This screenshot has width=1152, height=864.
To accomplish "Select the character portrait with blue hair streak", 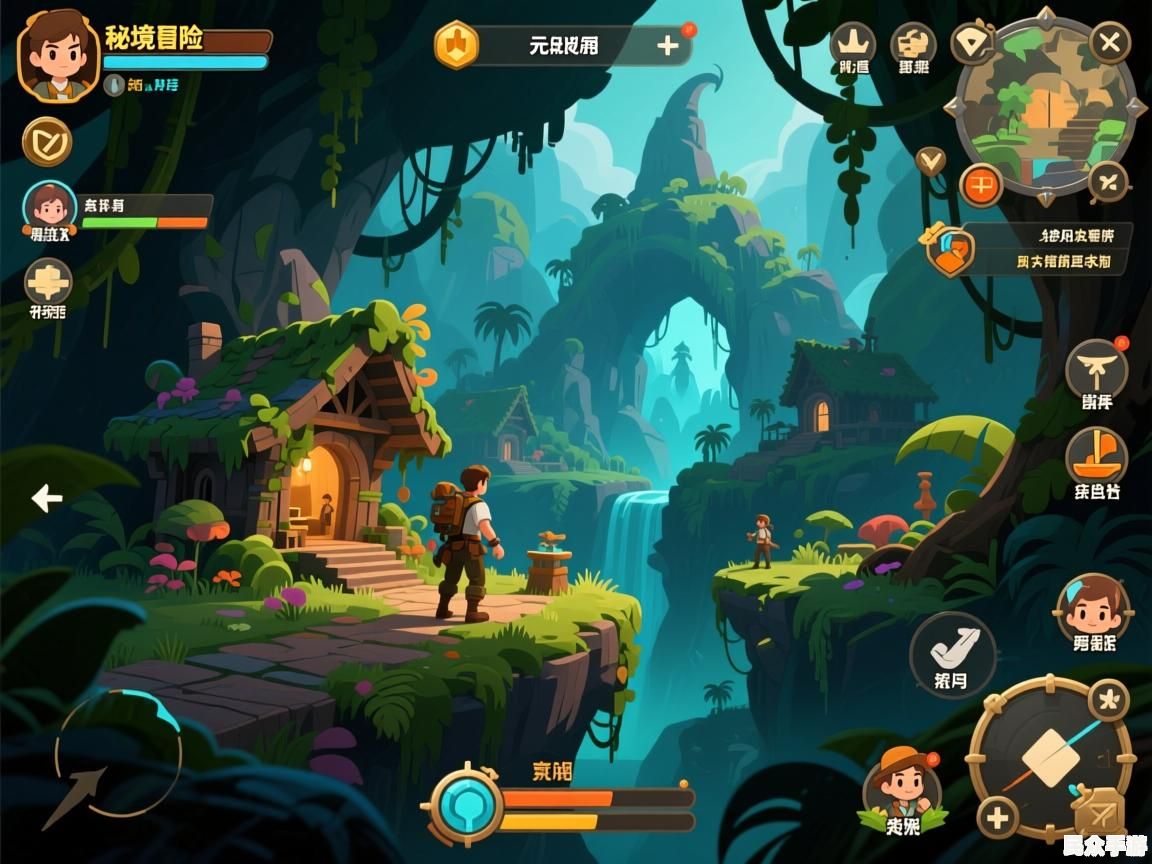I will coord(1093,606).
